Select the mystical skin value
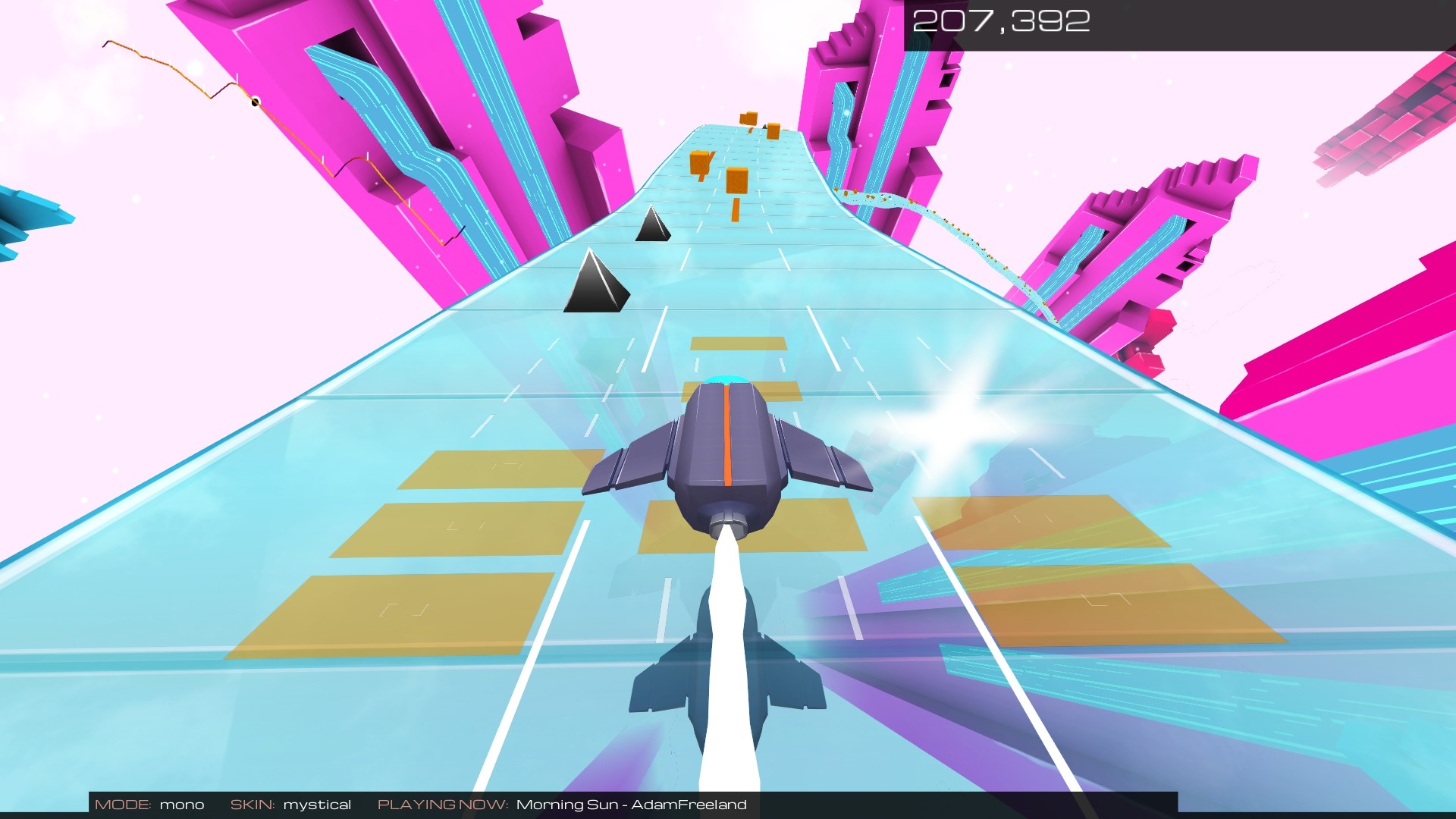The height and width of the screenshot is (819, 1456). coord(317,805)
